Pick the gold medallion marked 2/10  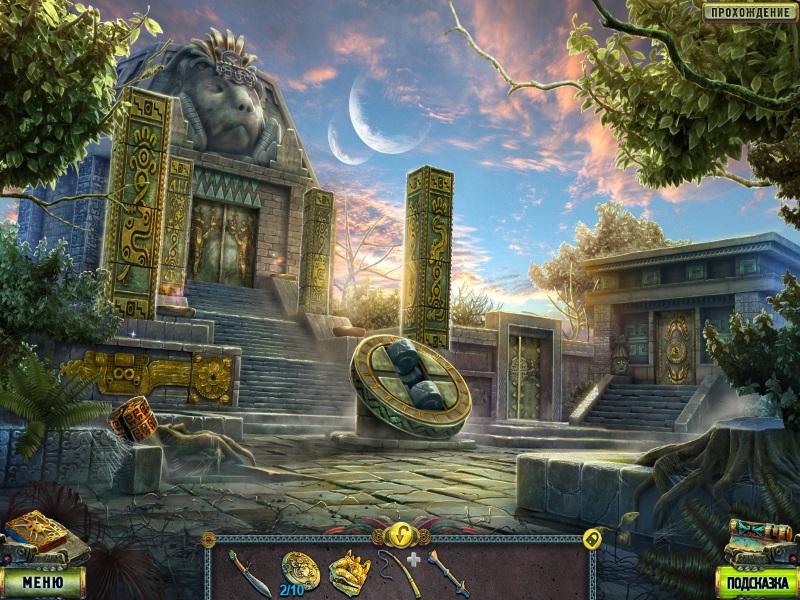click(x=300, y=569)
